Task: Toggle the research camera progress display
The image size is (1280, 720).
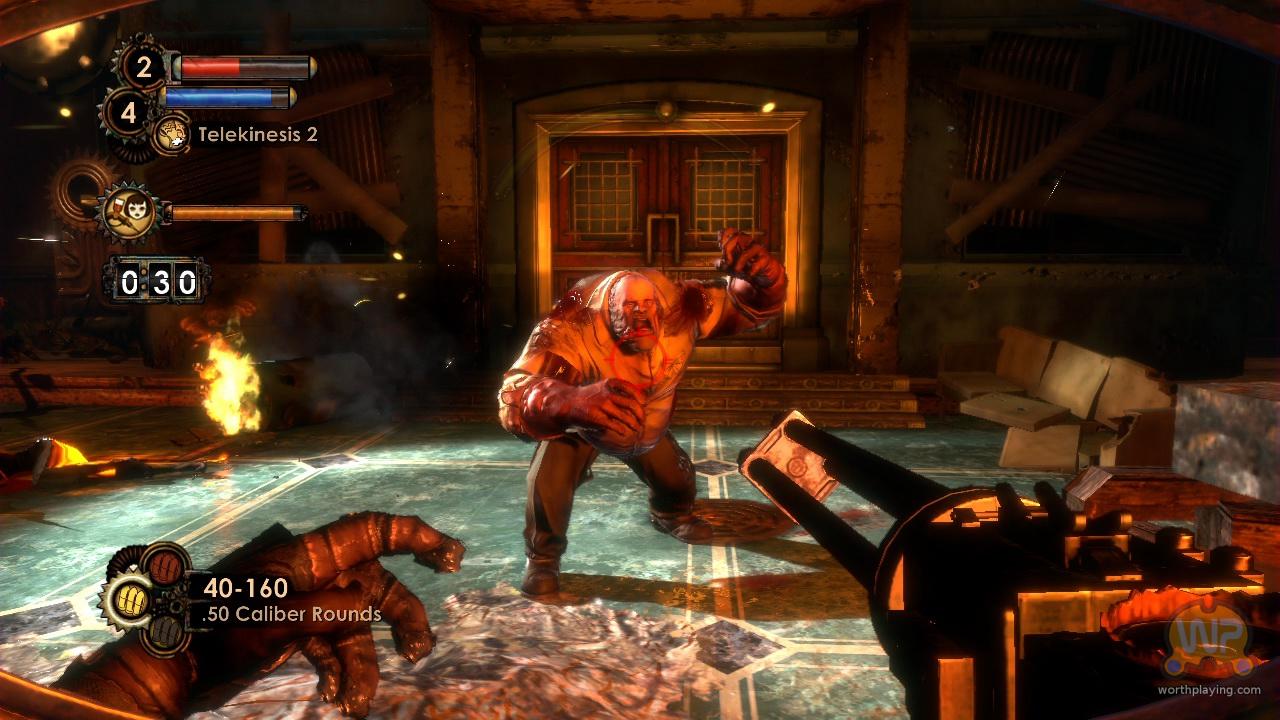Action: point(240,211)
